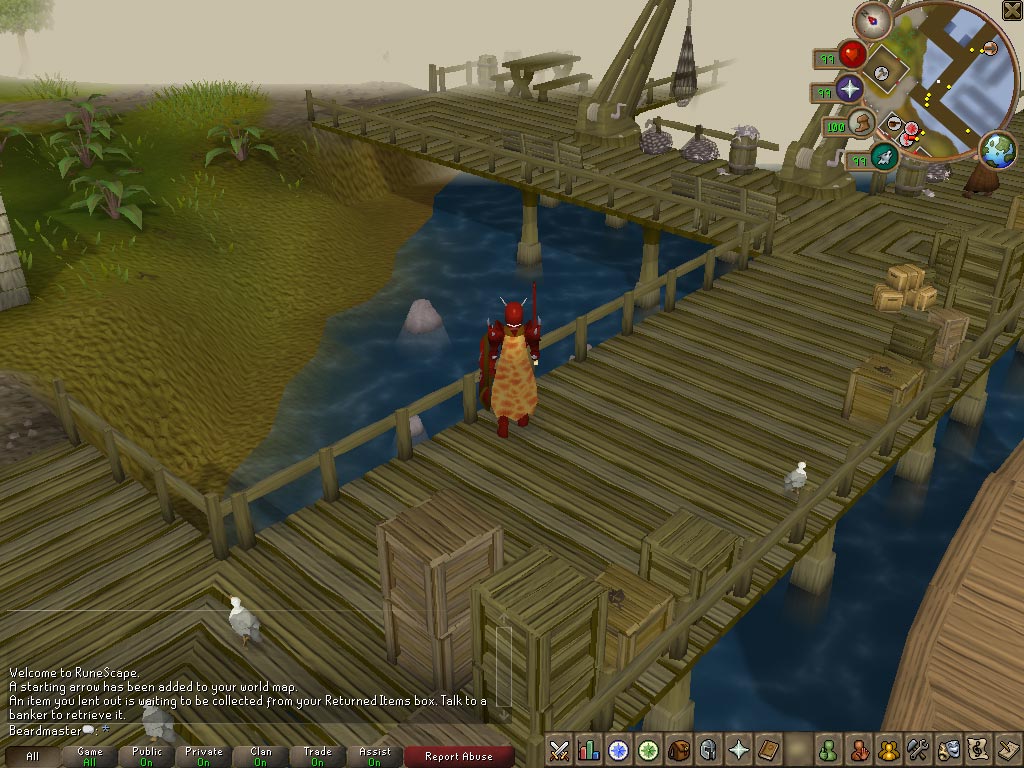Open the green Friends List tab
Viewport: 1024px width, 768px height.
click(x=828, y=749)
